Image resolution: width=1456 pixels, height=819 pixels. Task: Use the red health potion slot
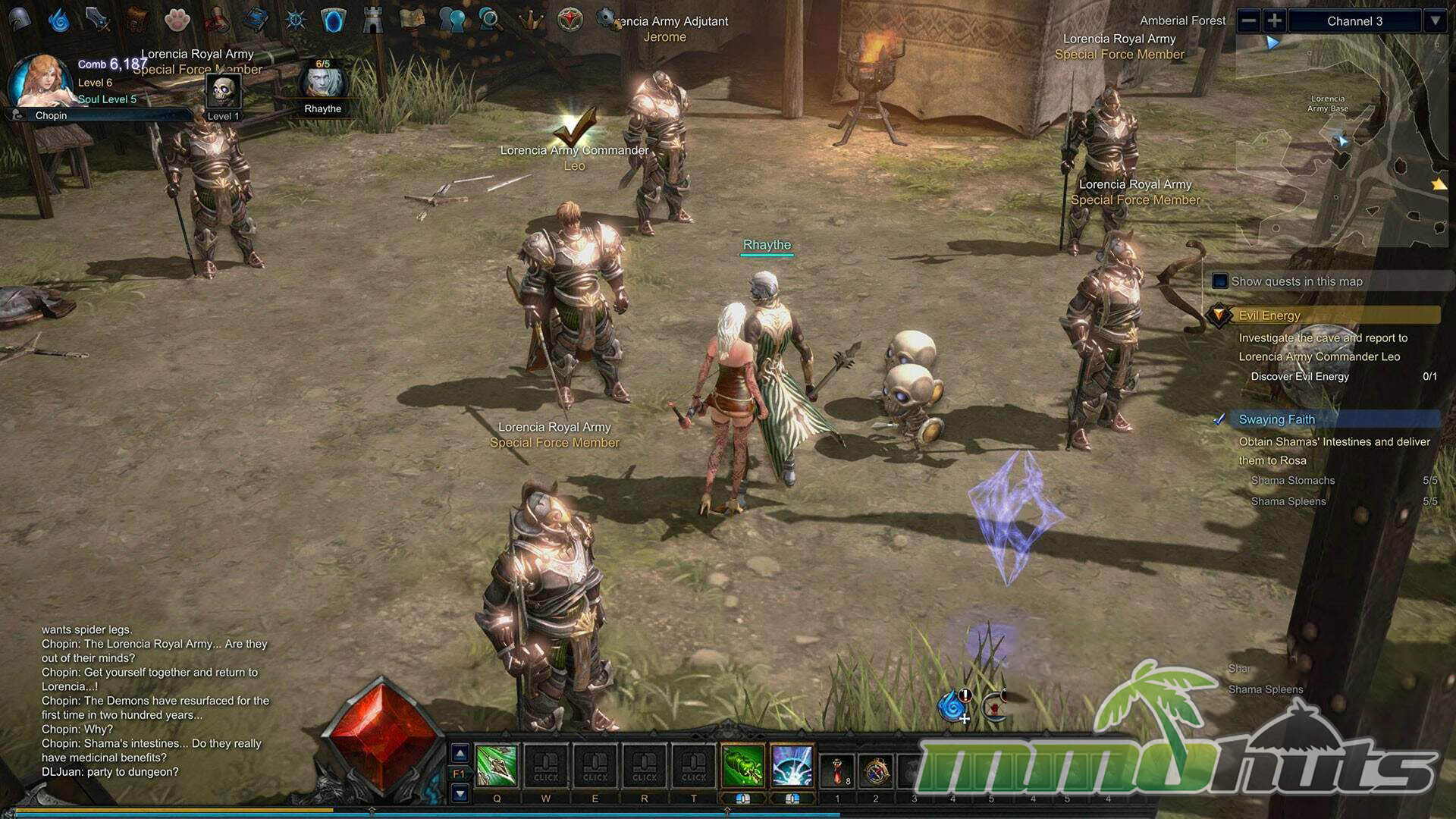[837, 770]
